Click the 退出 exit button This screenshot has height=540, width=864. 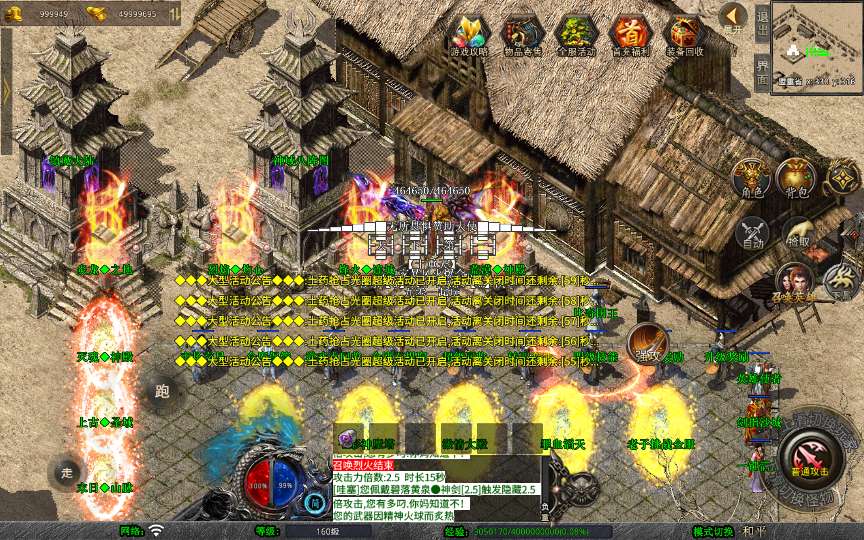point(762,21)
